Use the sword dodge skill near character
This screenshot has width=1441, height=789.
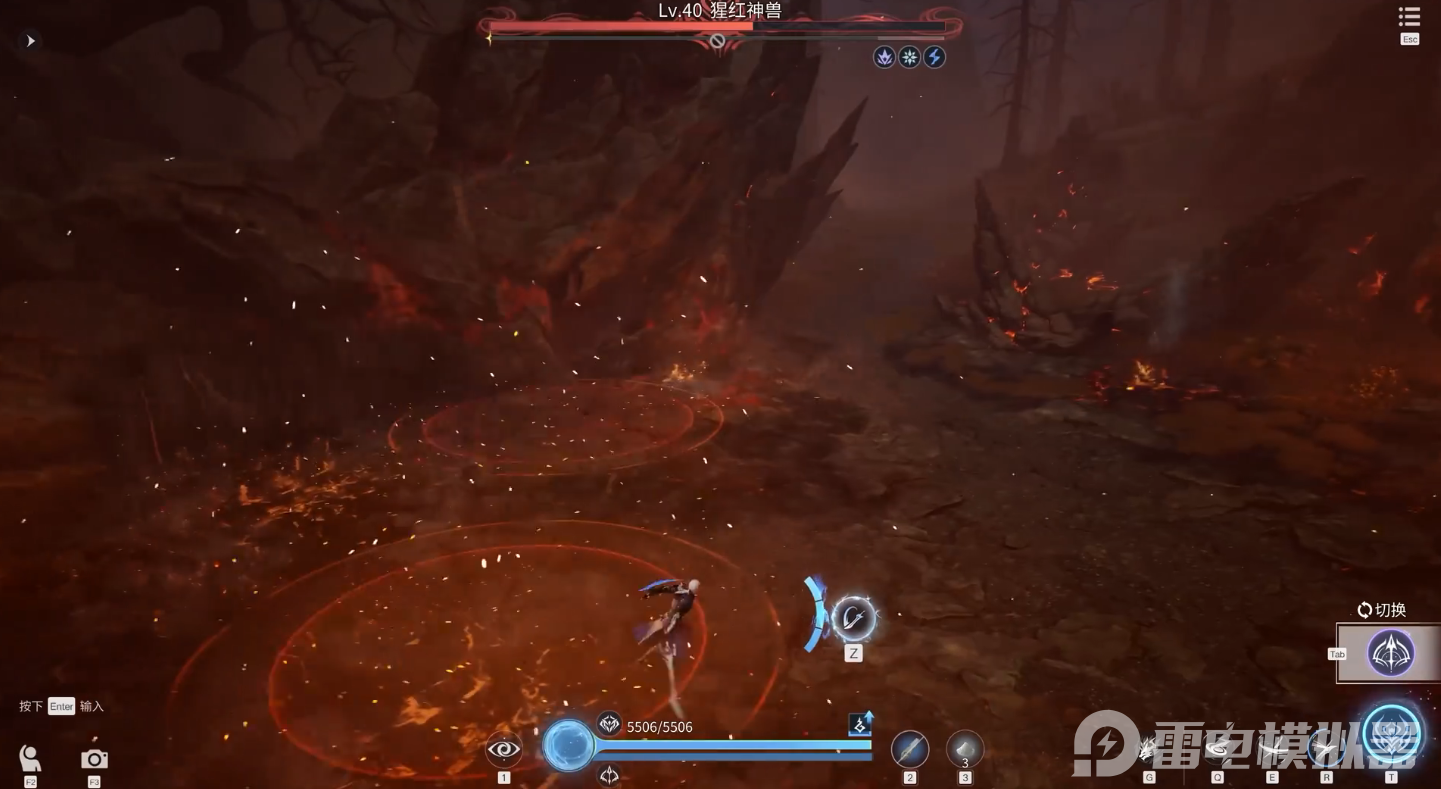[x=853, y=619]
